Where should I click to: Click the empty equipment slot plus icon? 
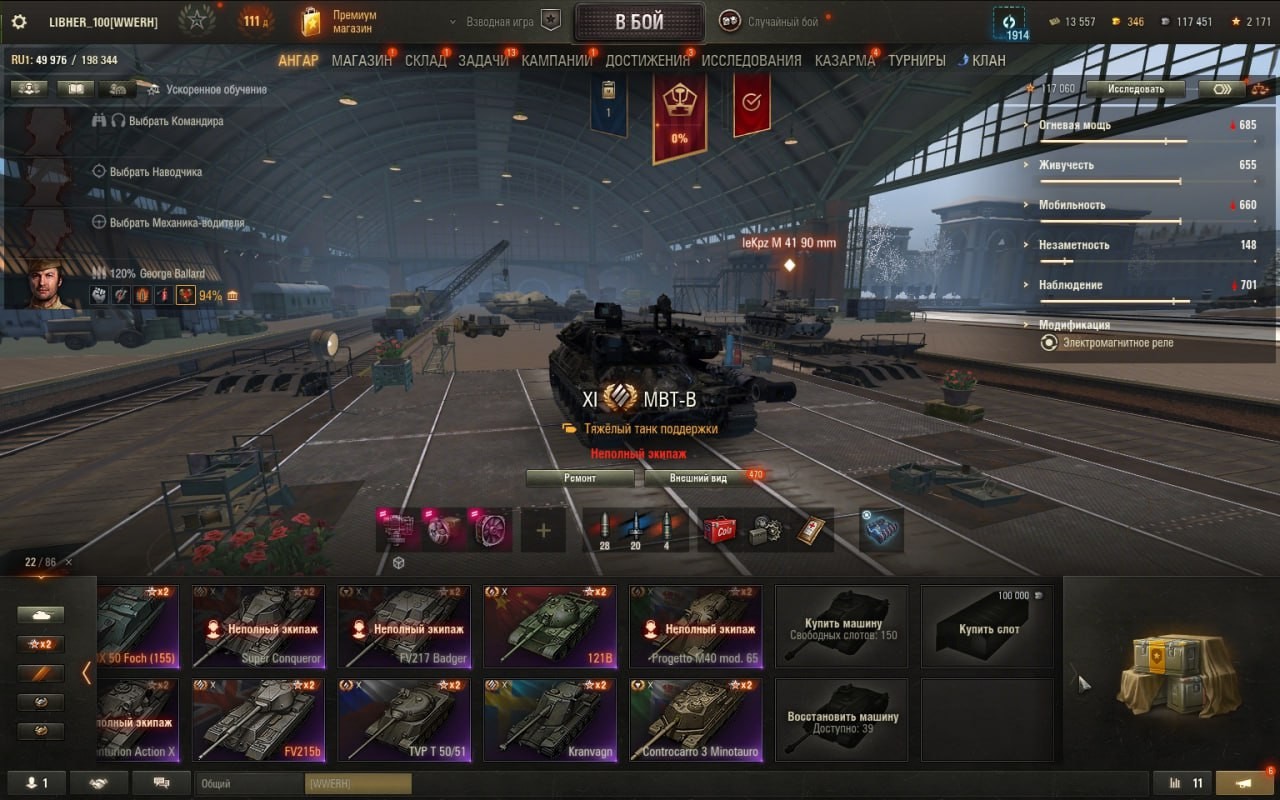543,531
